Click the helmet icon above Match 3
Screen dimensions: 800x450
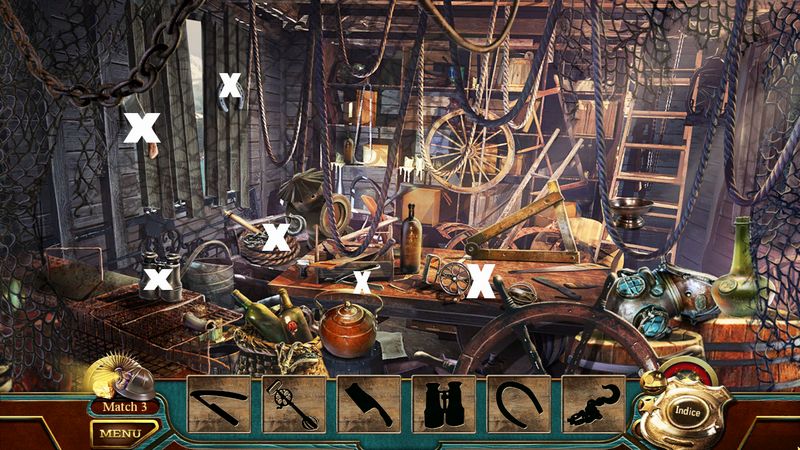127,381
